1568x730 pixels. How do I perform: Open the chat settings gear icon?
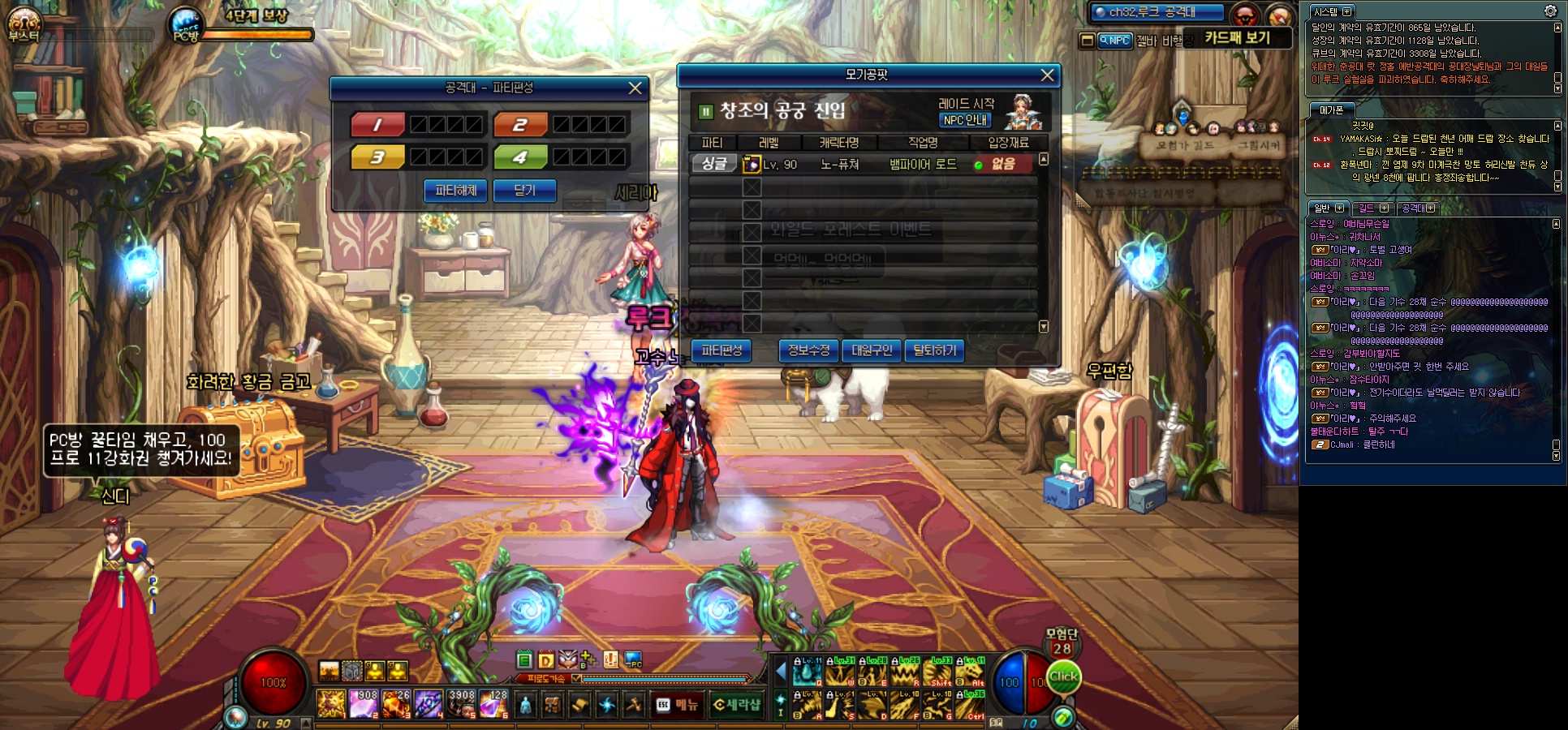click(x=1549, y=11)
